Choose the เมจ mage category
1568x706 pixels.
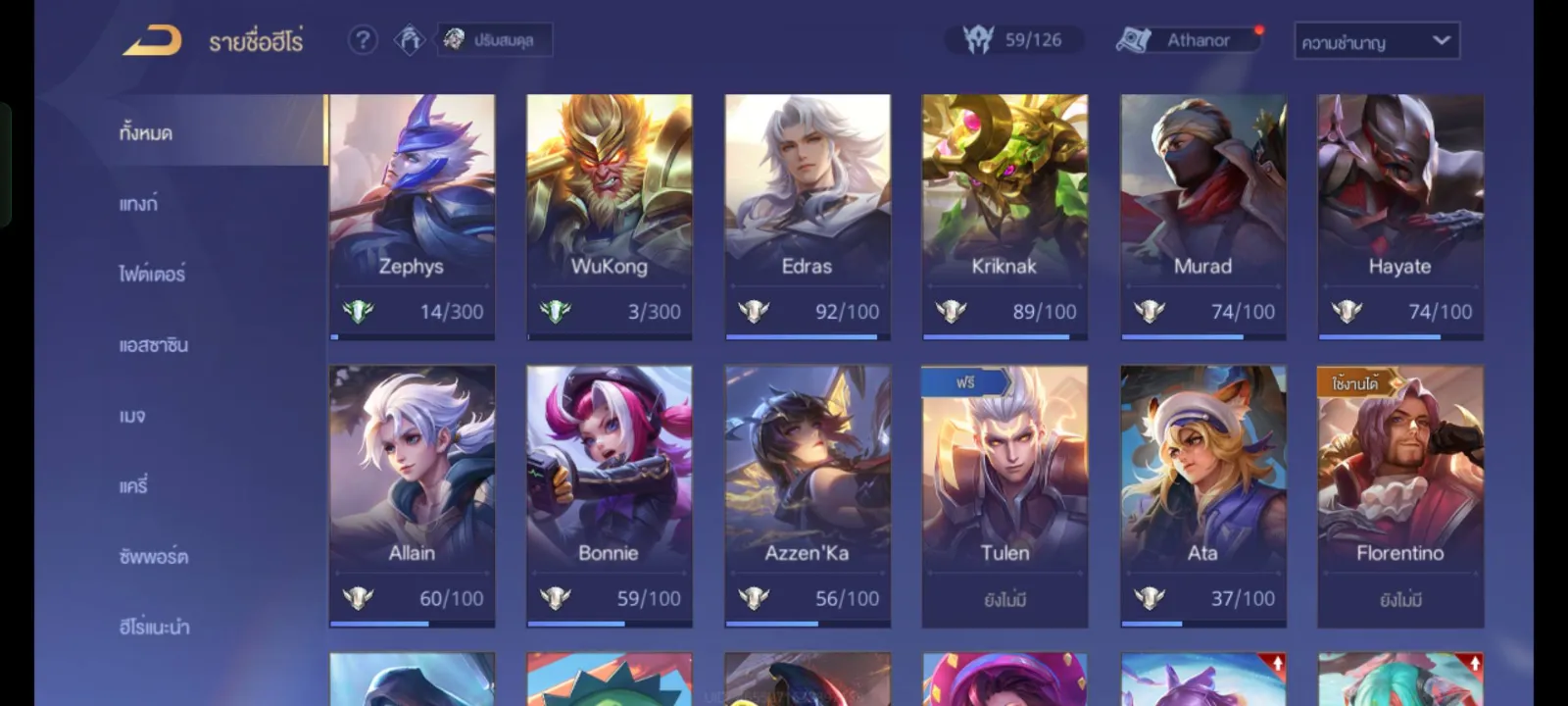pyautogui.click(x=132, y=416)
